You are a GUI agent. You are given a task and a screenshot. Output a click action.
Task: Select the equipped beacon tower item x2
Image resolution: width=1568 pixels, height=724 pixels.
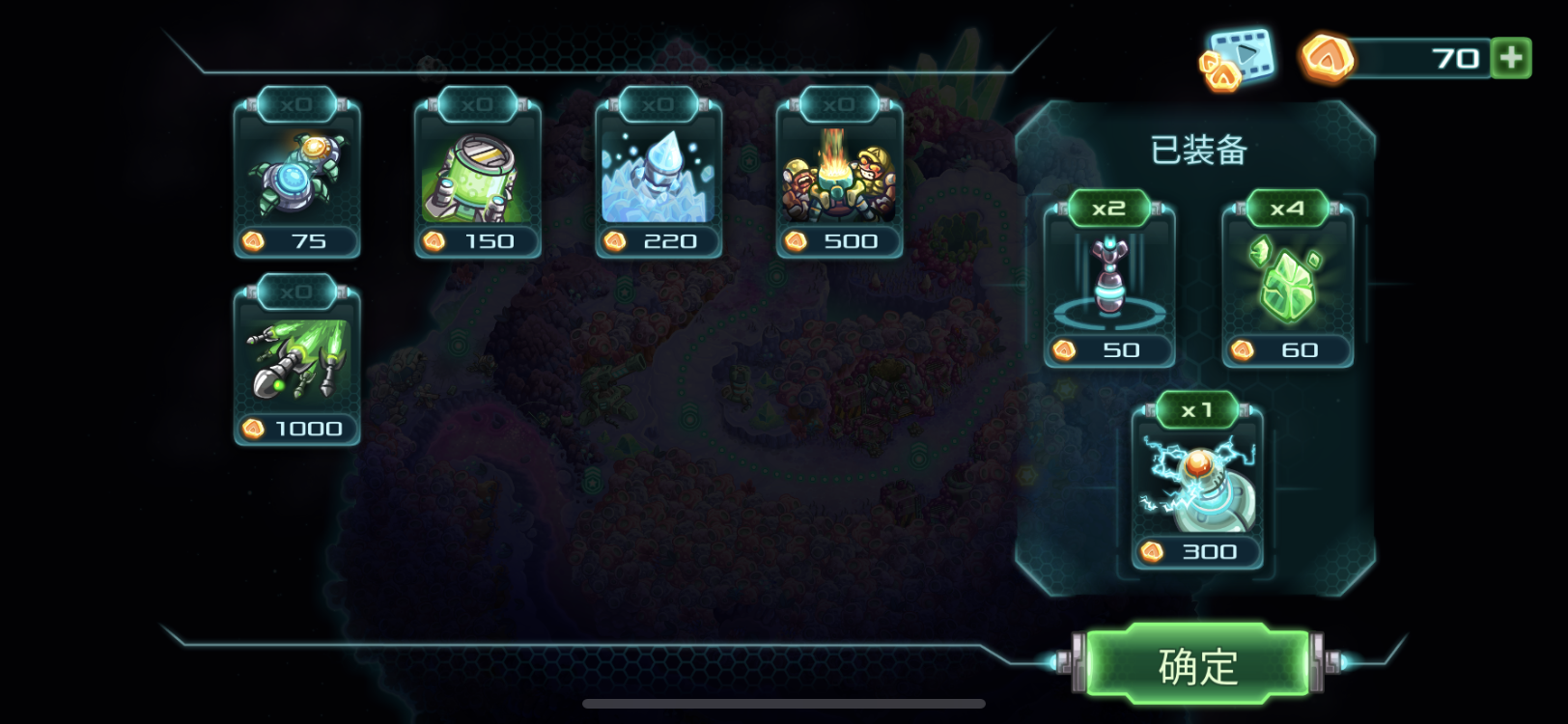tap(1109, 287)
